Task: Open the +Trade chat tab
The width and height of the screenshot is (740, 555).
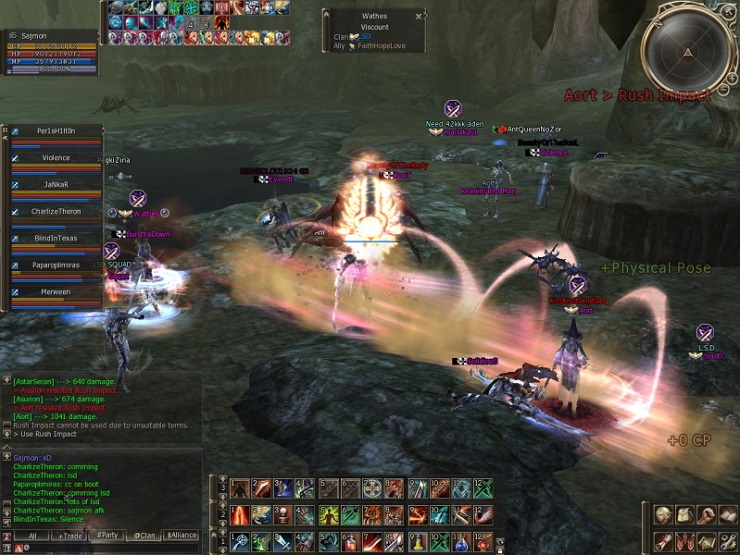Action: (70, 536)
